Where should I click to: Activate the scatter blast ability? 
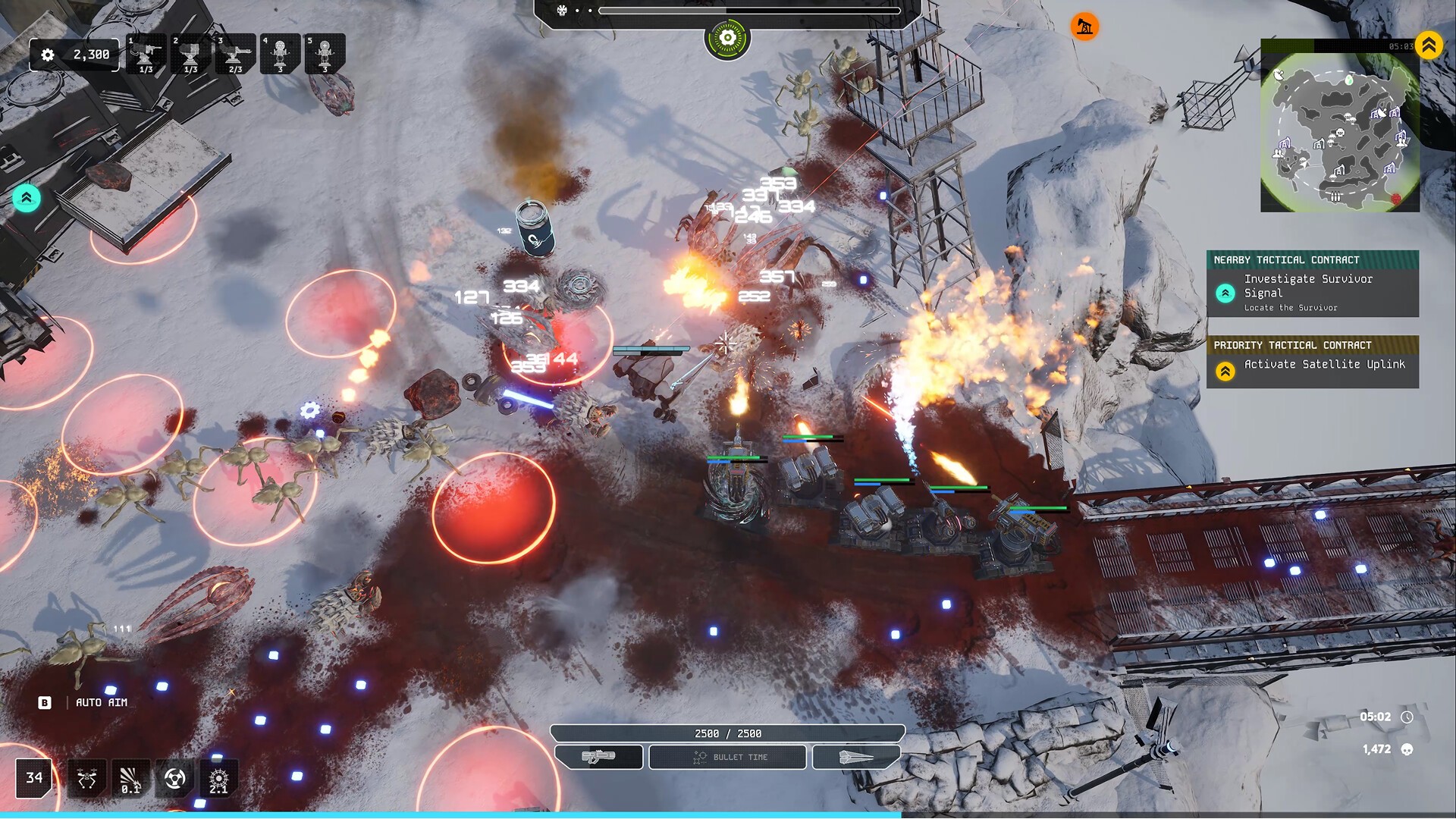click(x=130, y=779)
